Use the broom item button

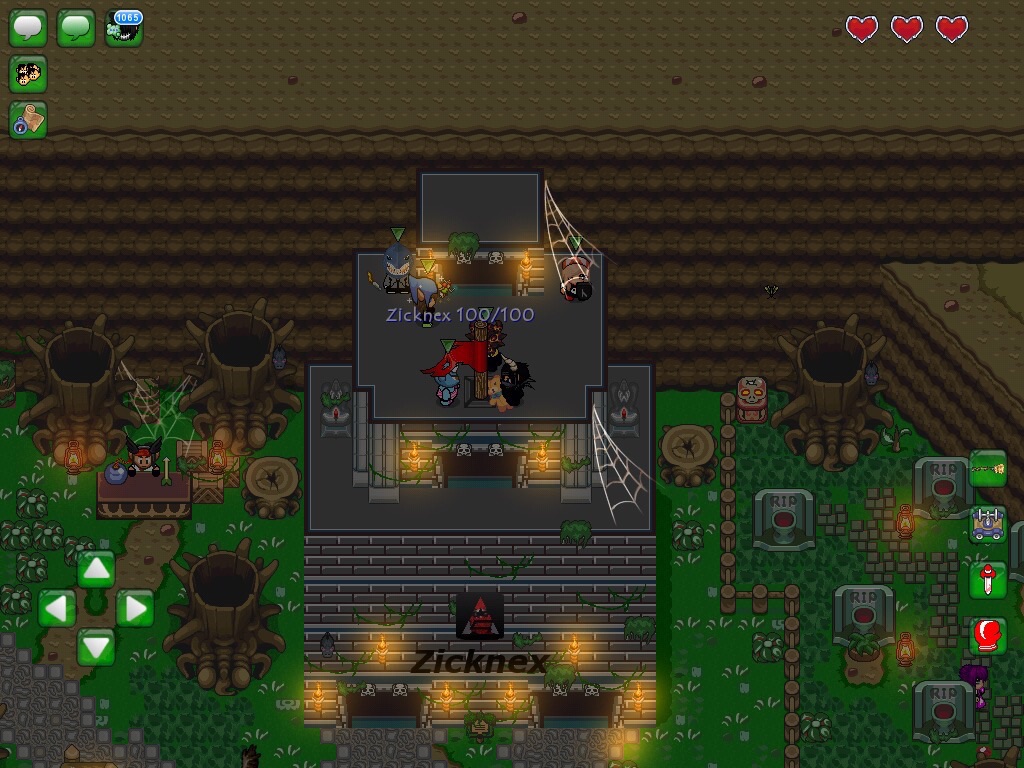point(987,469)
